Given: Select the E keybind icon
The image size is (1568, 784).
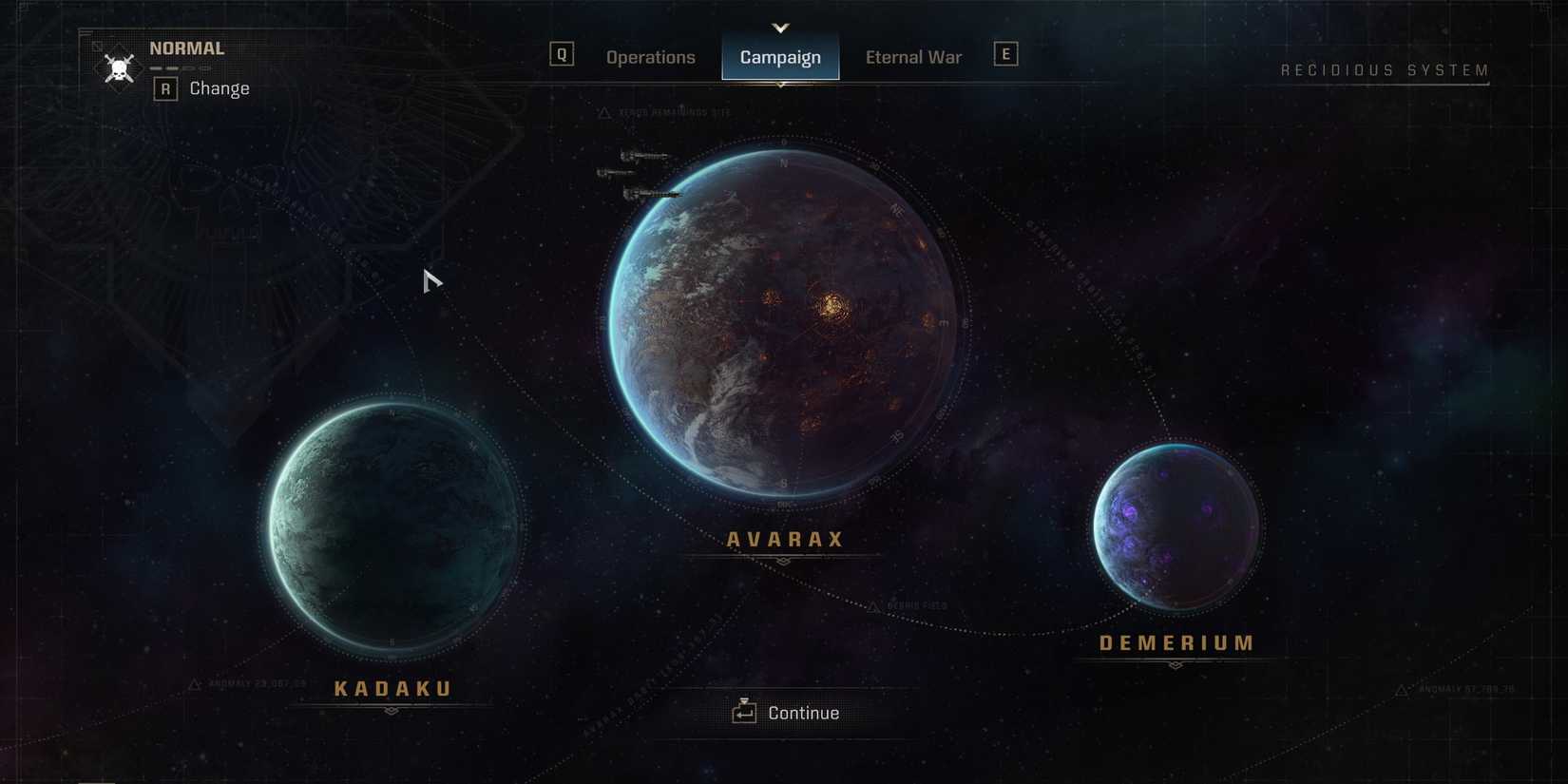Looking at the screenshot, I should tap(1004, 54).
